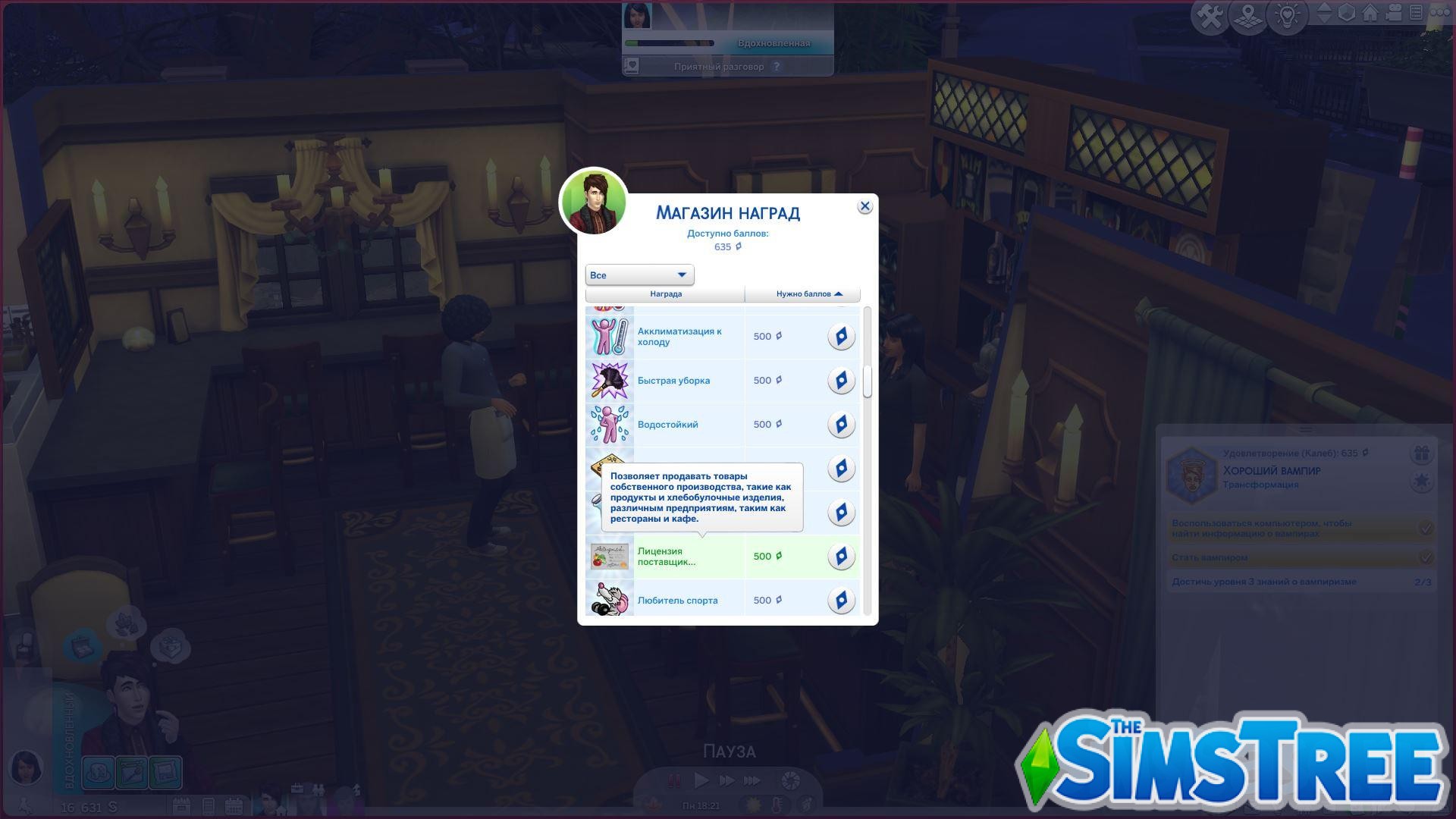
Task: Open the camera/screenshot capture icon
Action: click(x=1394, y=12)
